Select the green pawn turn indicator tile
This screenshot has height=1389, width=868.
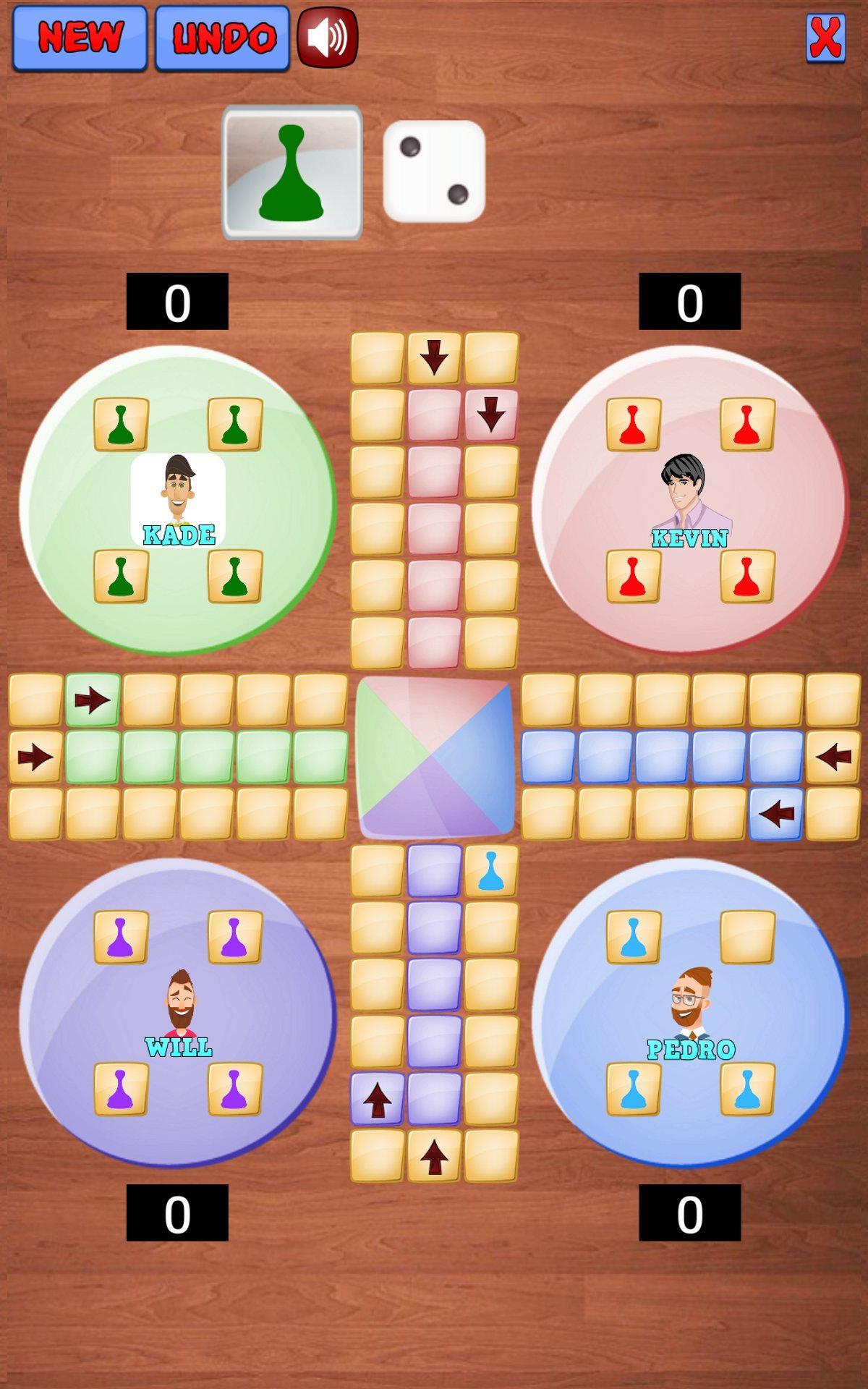pyautogui.click(x=292, y=172)
